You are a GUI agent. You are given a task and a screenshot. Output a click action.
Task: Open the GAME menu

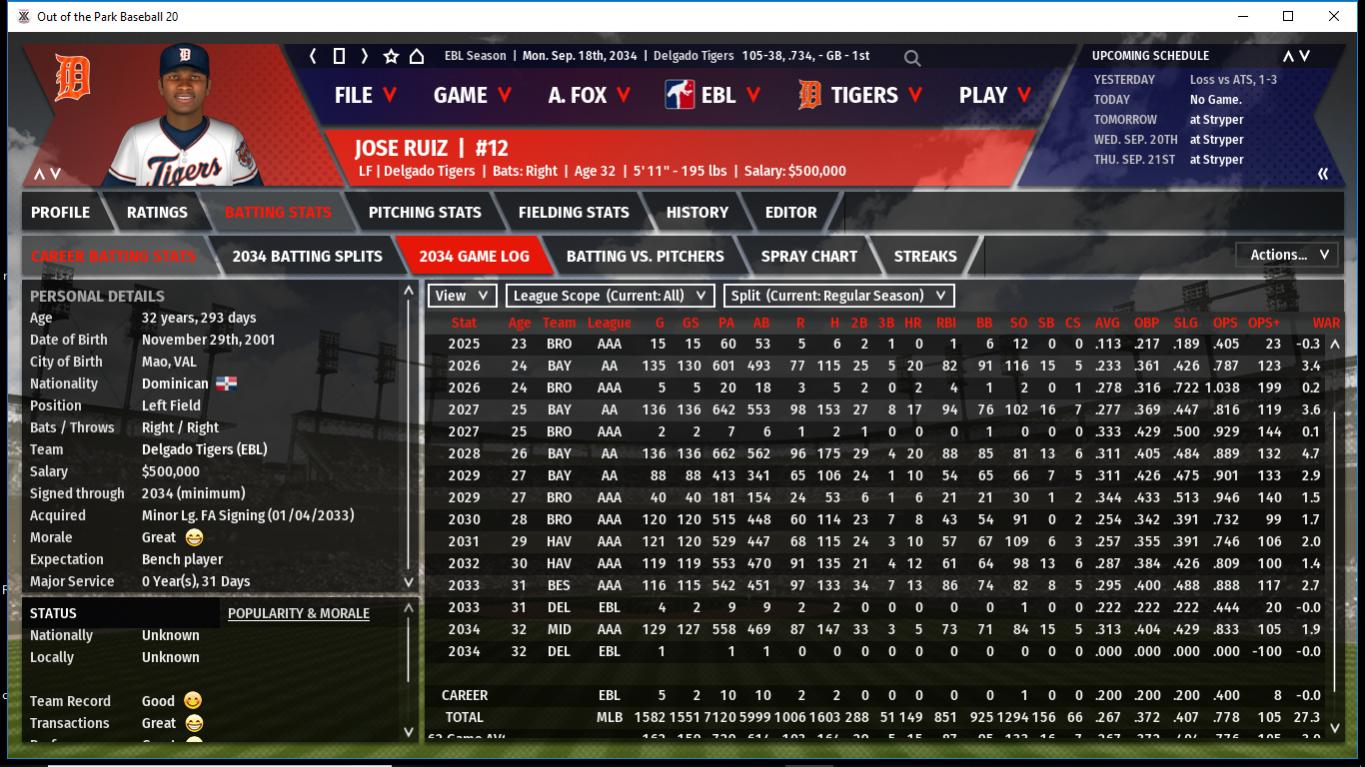(472, 95)
